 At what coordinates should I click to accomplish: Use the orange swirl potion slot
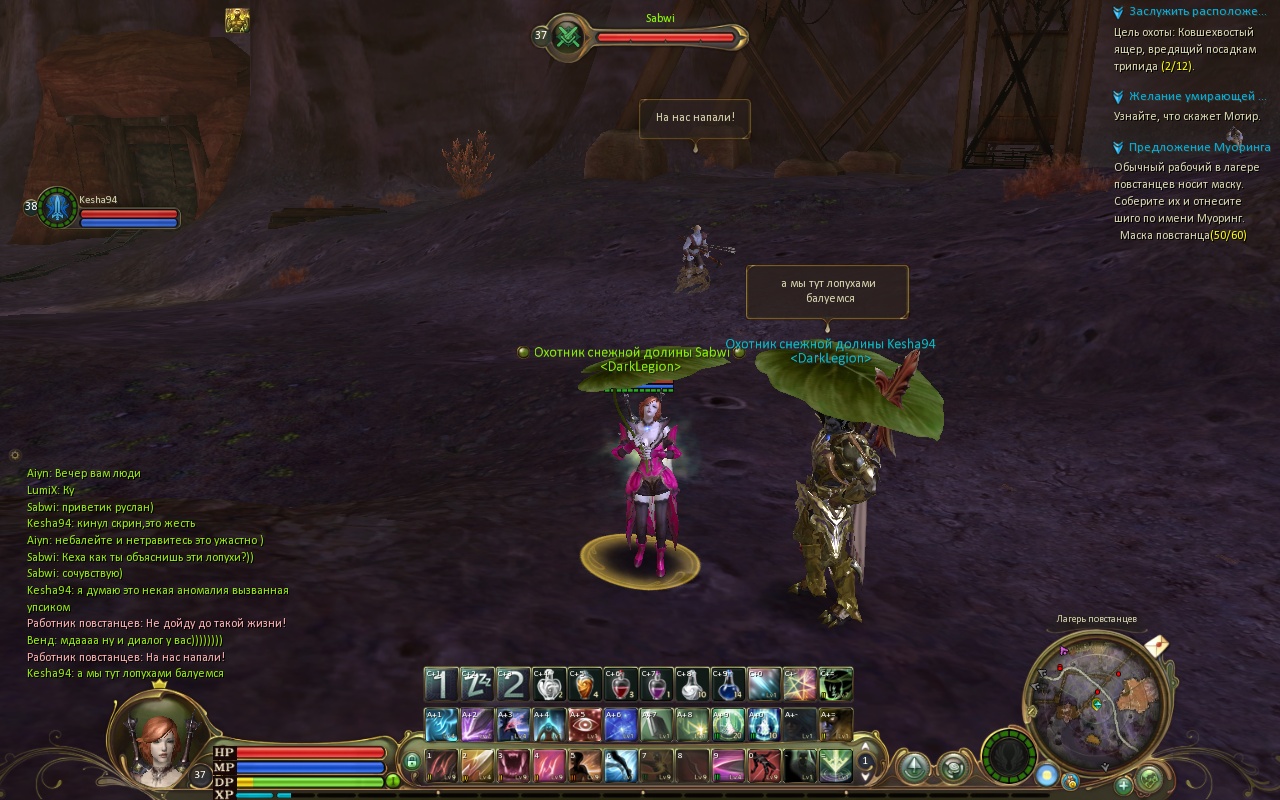point(584,685)
